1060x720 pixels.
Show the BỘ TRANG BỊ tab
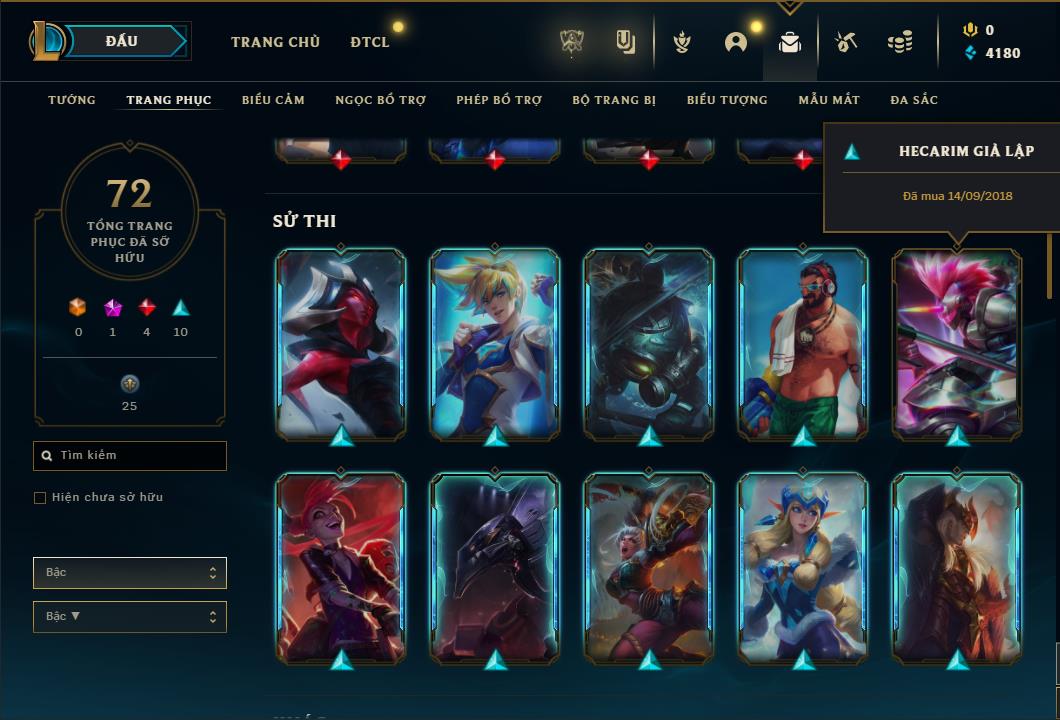click(614, 100)
